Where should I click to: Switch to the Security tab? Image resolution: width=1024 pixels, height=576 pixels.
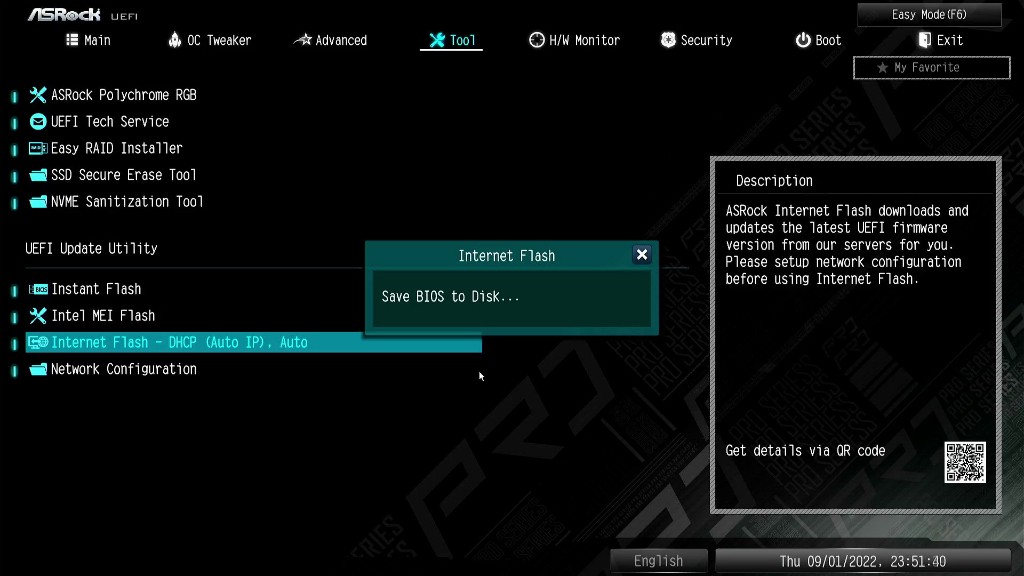tap(696, 40)
